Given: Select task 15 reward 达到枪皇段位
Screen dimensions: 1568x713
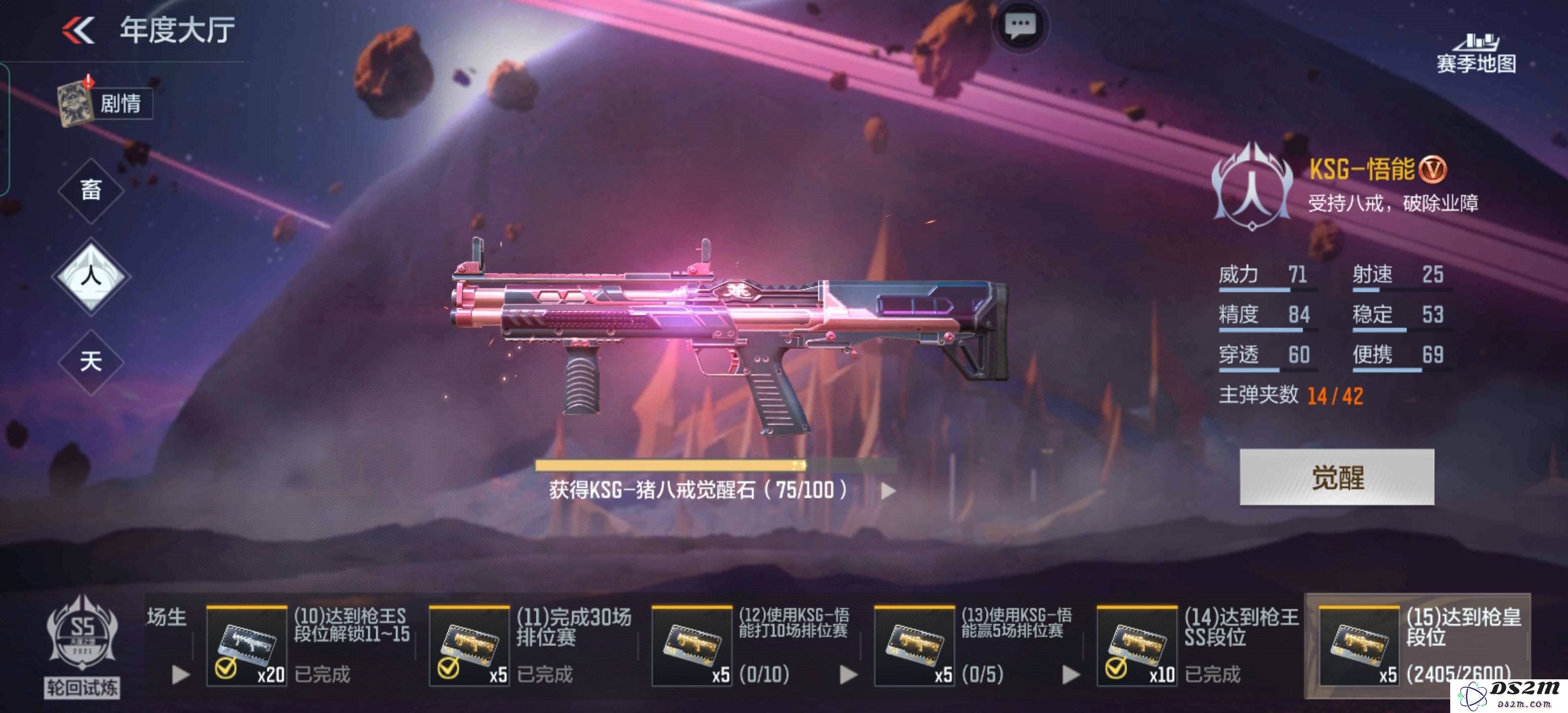Looking at the screenshot, I should click(1359, 646).
